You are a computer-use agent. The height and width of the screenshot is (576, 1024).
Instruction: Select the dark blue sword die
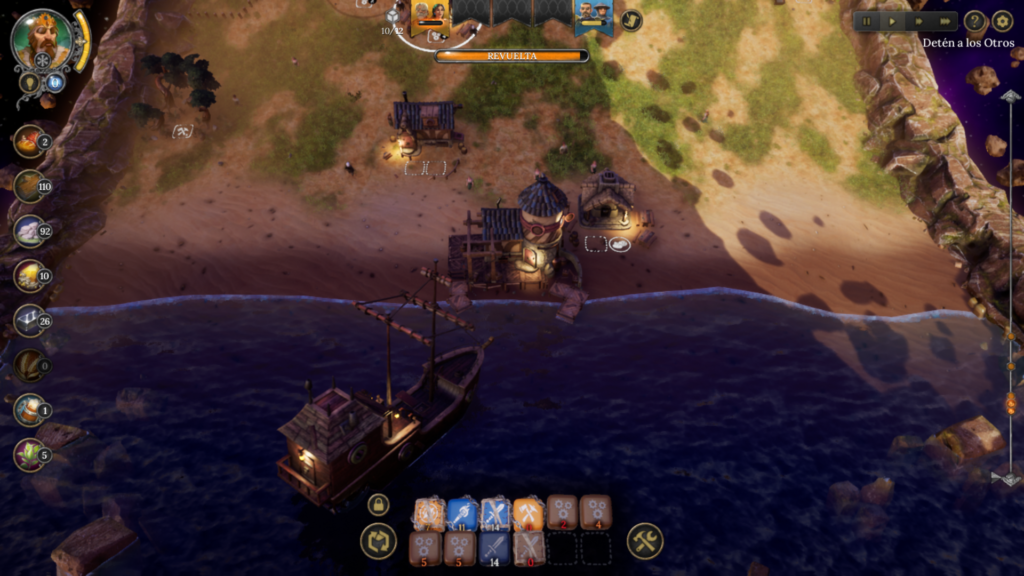[495, 548]
